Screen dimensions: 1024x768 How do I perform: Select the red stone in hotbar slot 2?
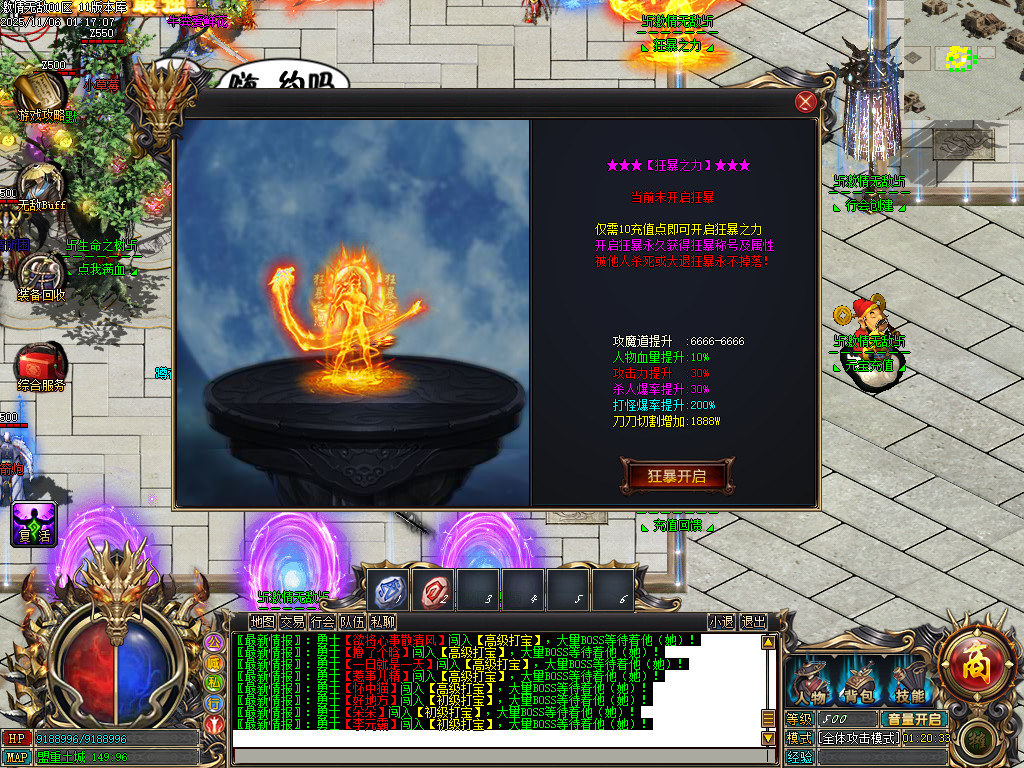point(433,591)
